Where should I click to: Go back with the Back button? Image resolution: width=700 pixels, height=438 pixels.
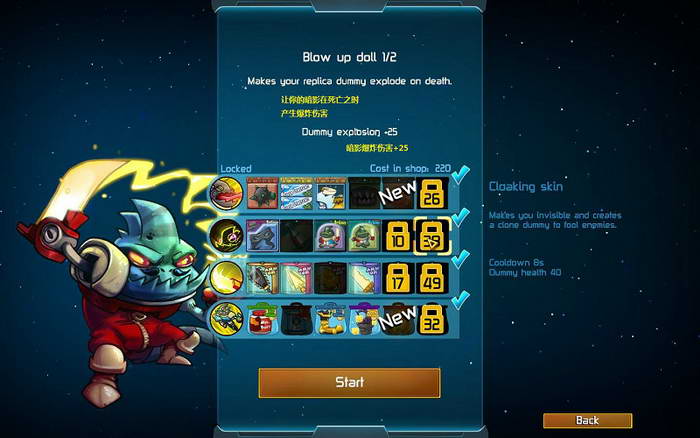pos(587,420)
